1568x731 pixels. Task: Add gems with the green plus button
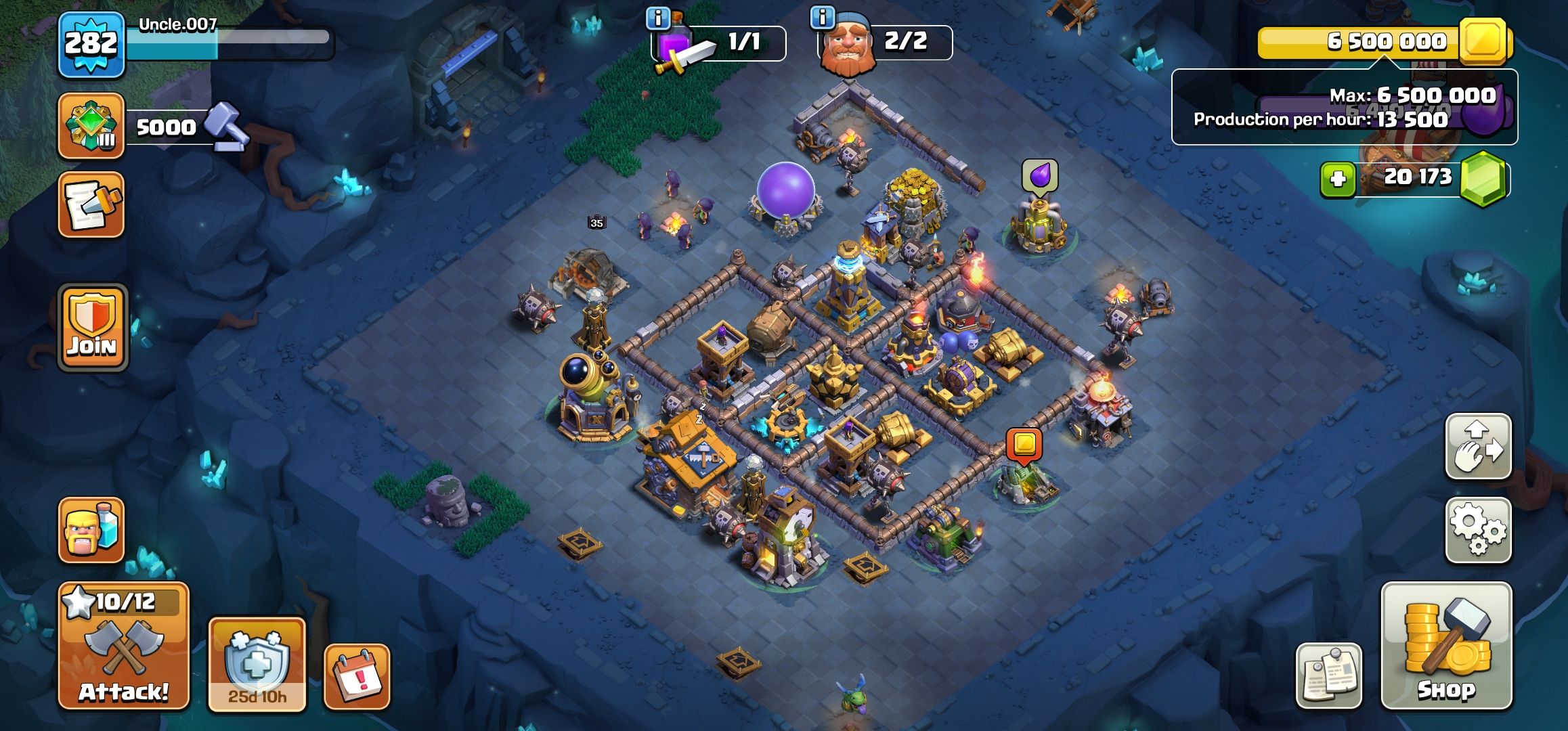(1337, 179)
